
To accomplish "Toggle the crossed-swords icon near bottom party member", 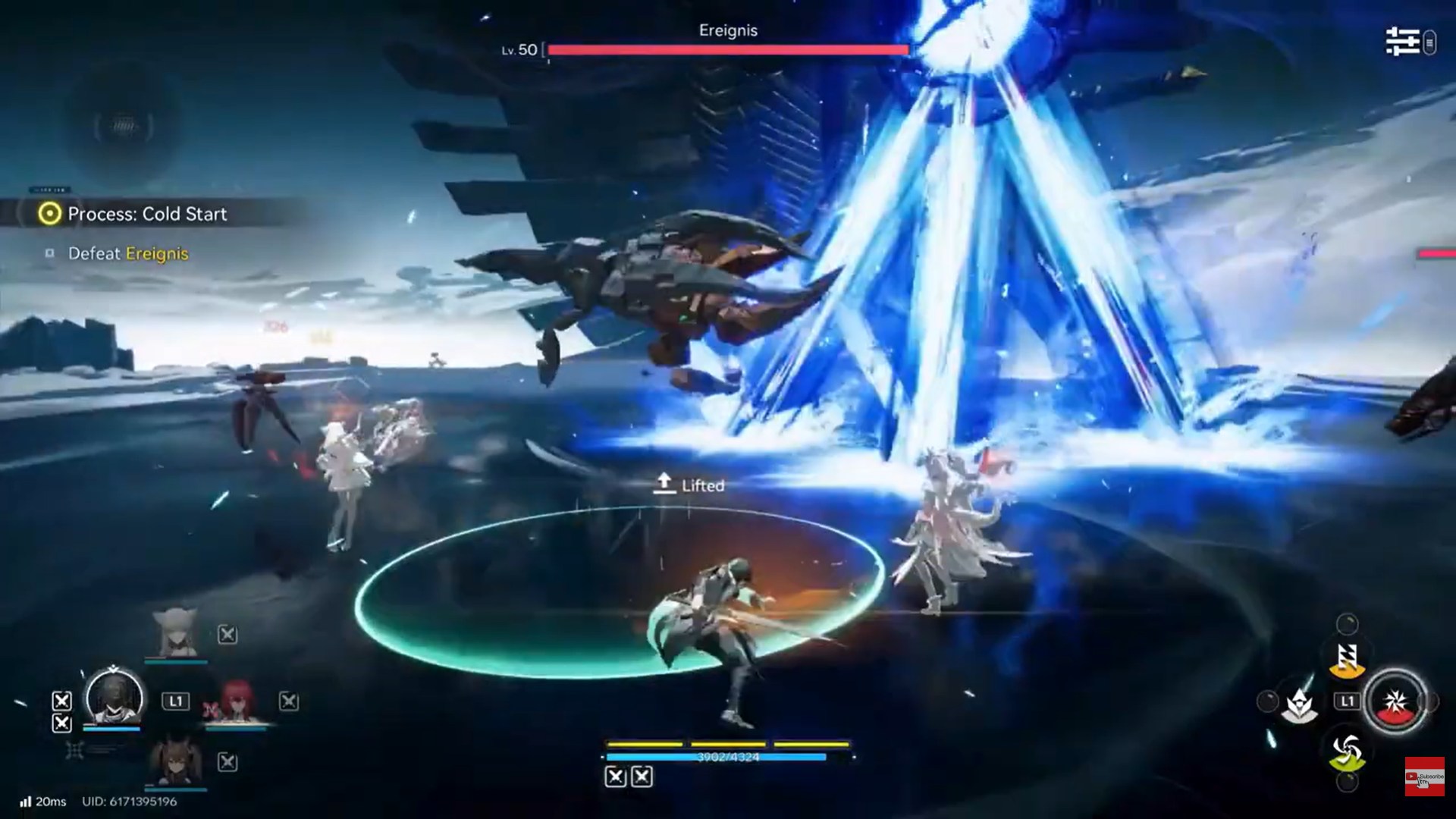I will (x=227, y=763).
